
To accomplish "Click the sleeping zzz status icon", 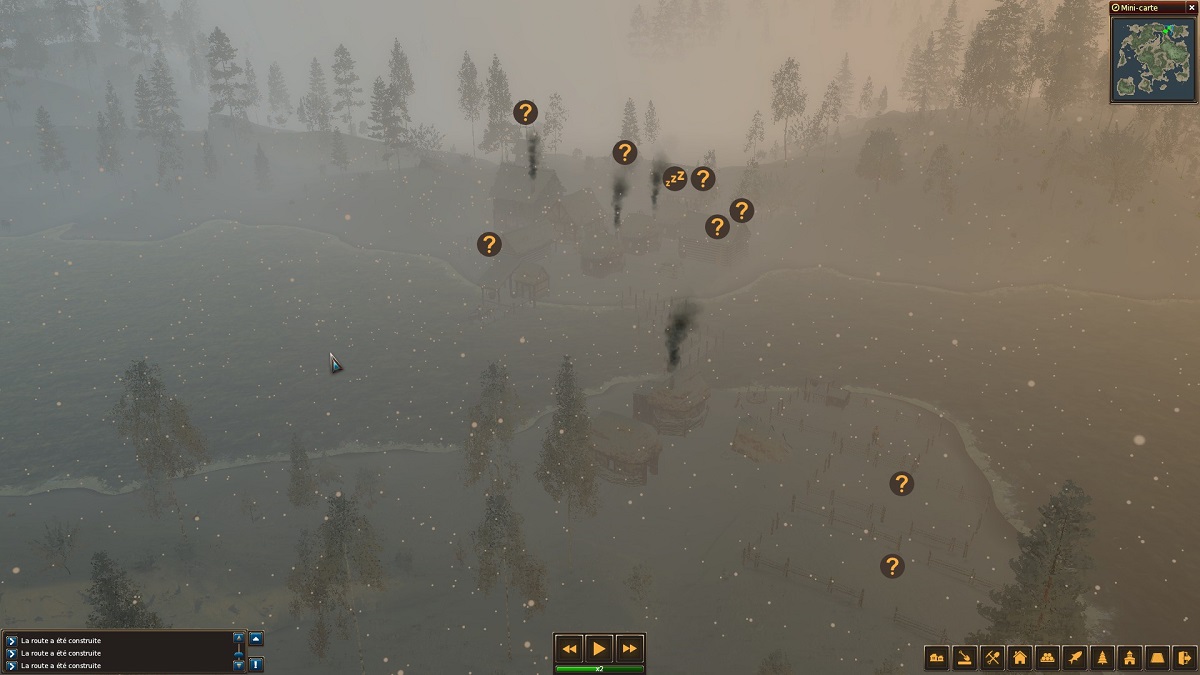I will (x=675, y=179).
